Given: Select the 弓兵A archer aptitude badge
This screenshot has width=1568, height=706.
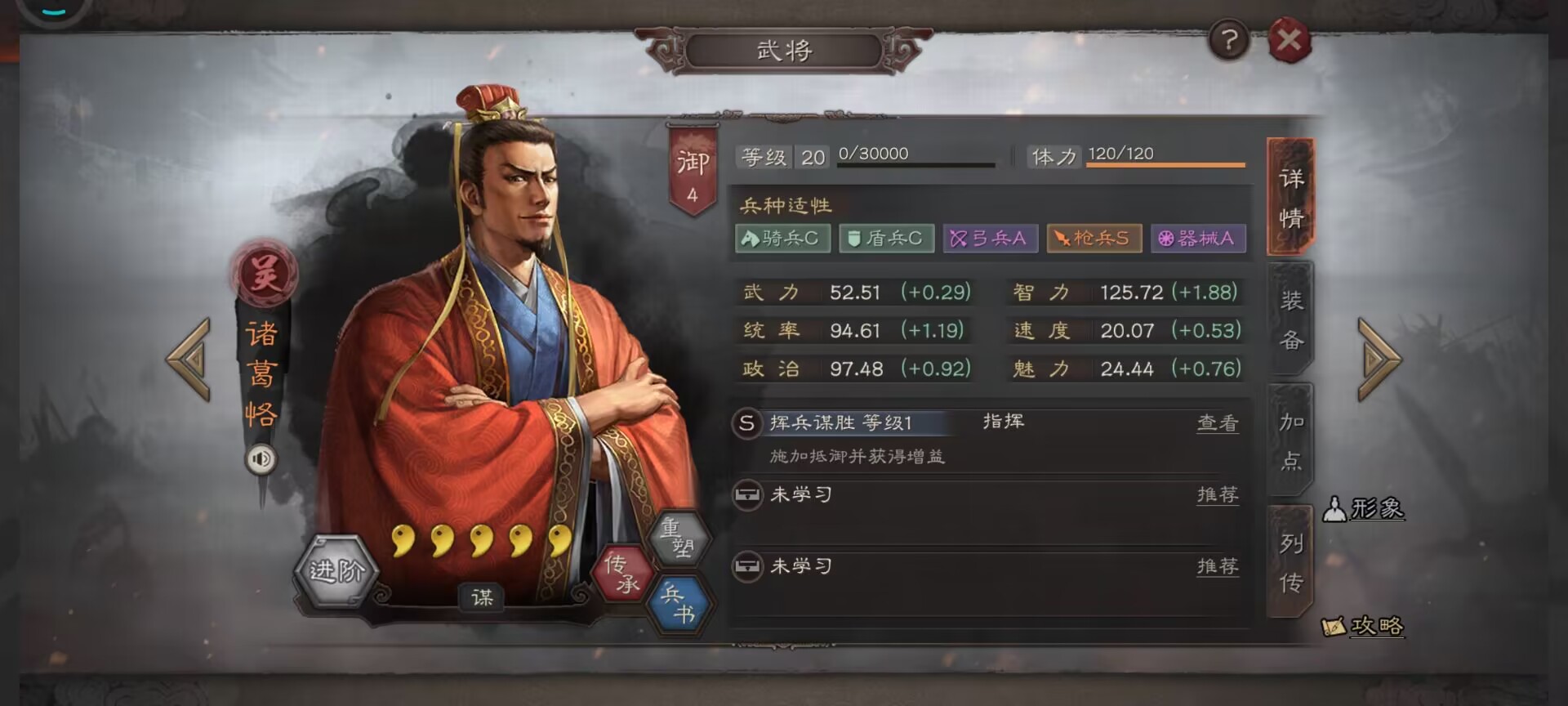Looking at the screenshot, I should (989, 238).
